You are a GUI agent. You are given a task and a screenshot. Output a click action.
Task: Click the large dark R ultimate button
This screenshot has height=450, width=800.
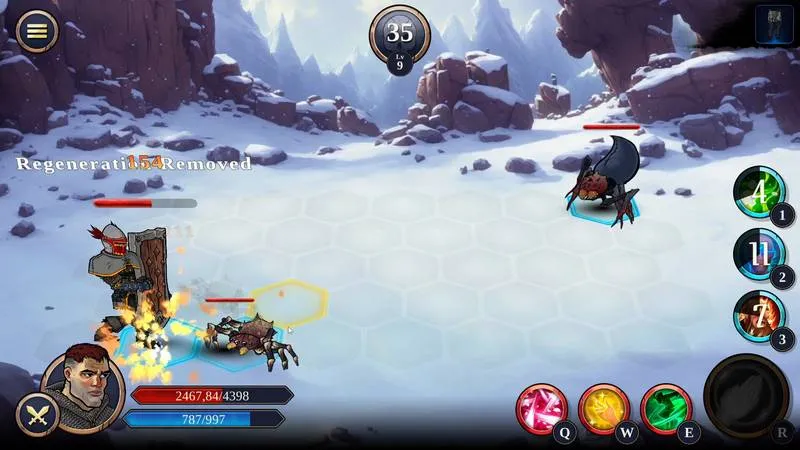click(746, 396)
